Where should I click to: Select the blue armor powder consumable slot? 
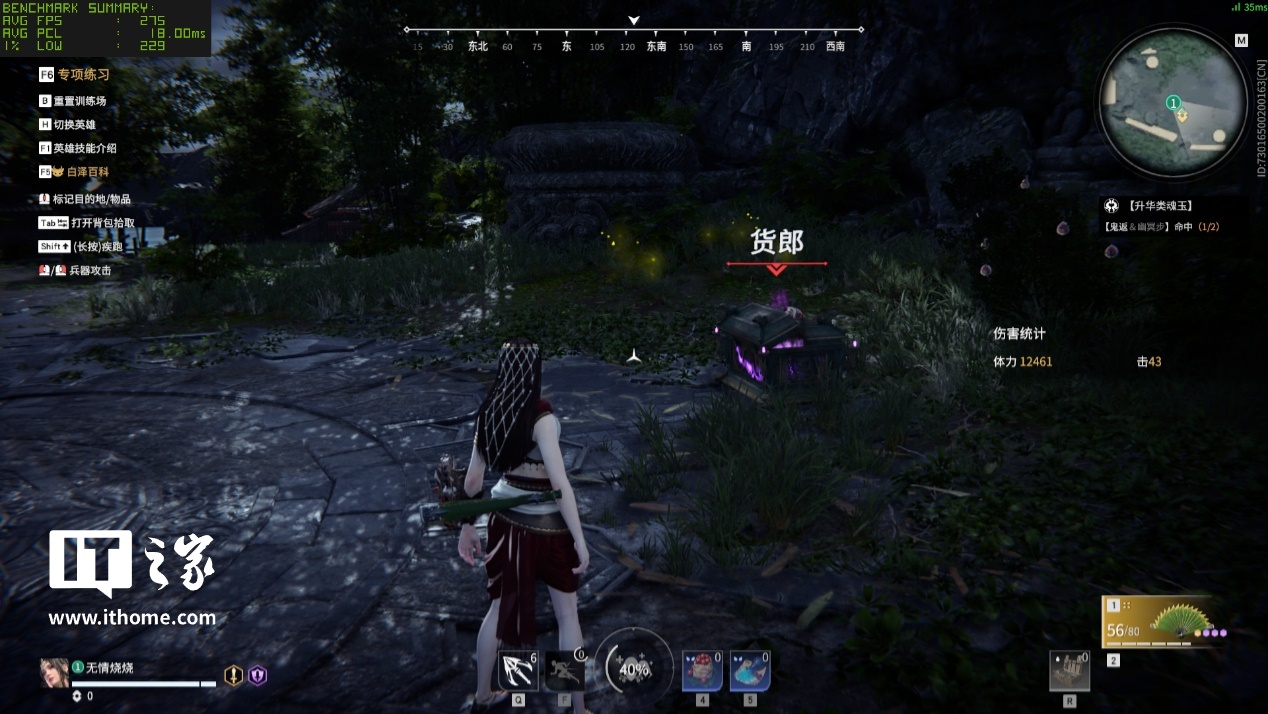tap(749, 670)
